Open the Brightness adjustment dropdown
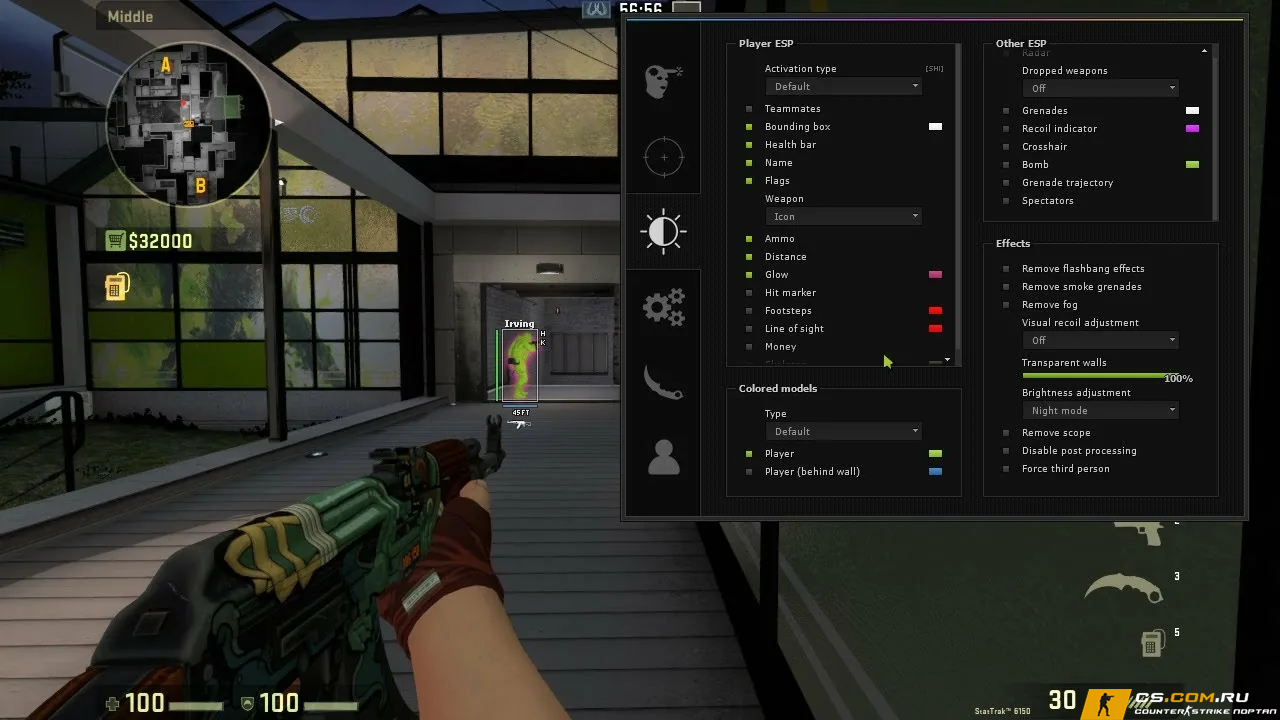The width and height of the screenshot is (1280, 720). [x=1100, y=411]
